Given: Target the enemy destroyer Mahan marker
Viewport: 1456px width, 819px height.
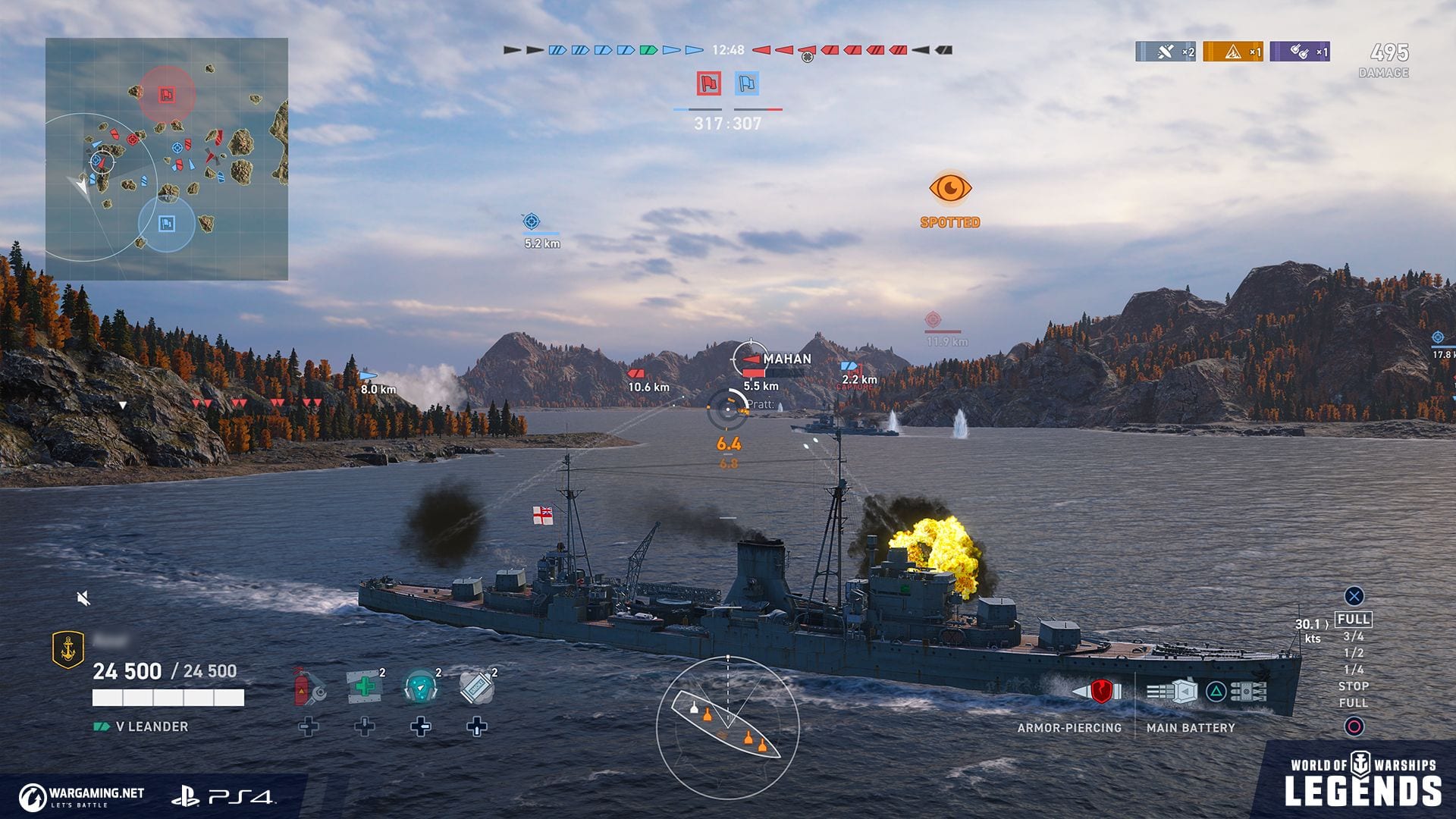Looking at the screenshot, I should coord(752,359).
